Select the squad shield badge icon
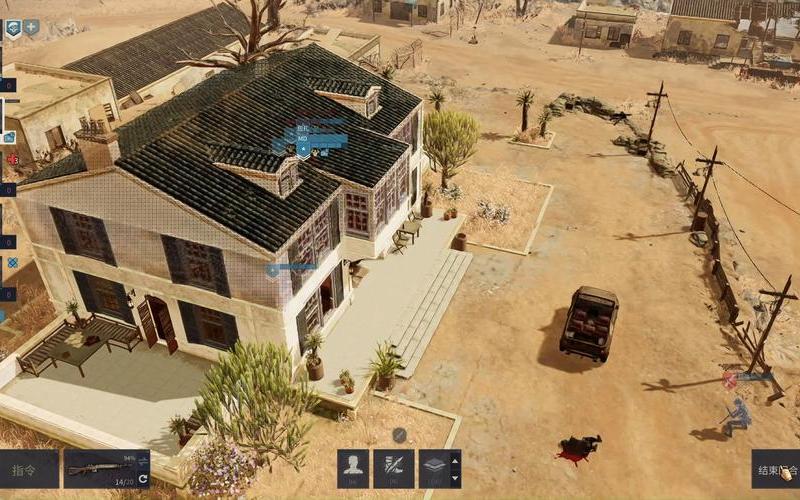The image size is (800, 500). point(13,28)
